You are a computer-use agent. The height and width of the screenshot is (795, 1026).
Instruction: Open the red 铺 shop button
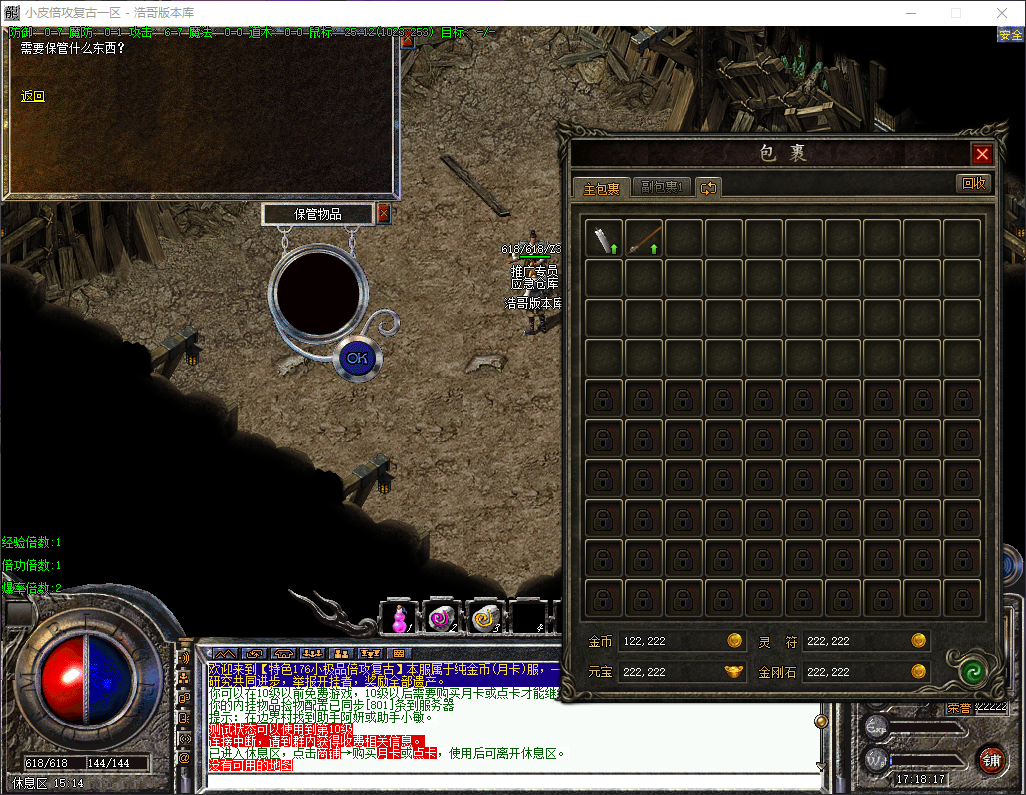pyautogui.click(x=990, y=759)
